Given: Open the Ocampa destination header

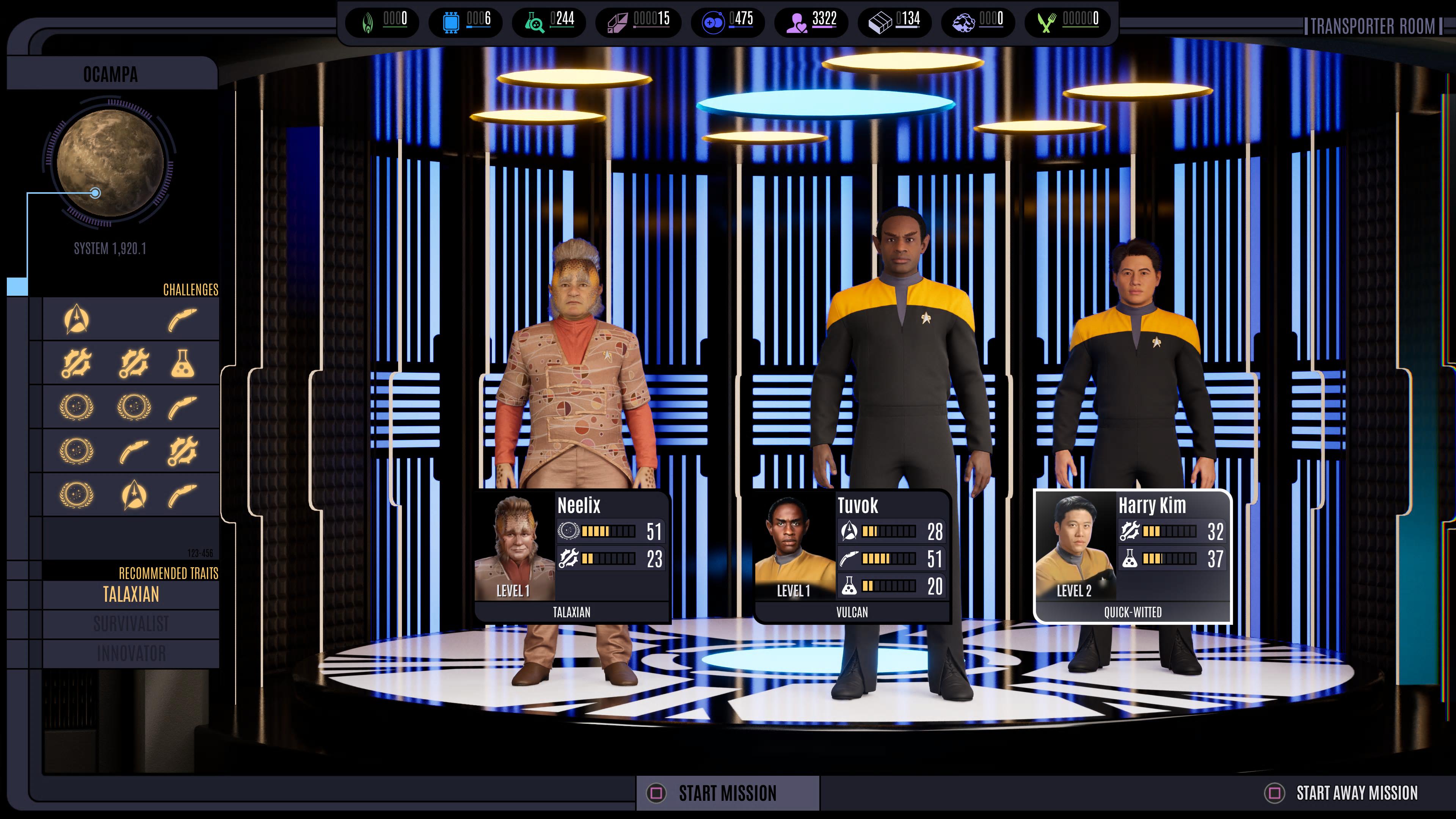Looking at the screenshot, I should (x=111, y=75).
